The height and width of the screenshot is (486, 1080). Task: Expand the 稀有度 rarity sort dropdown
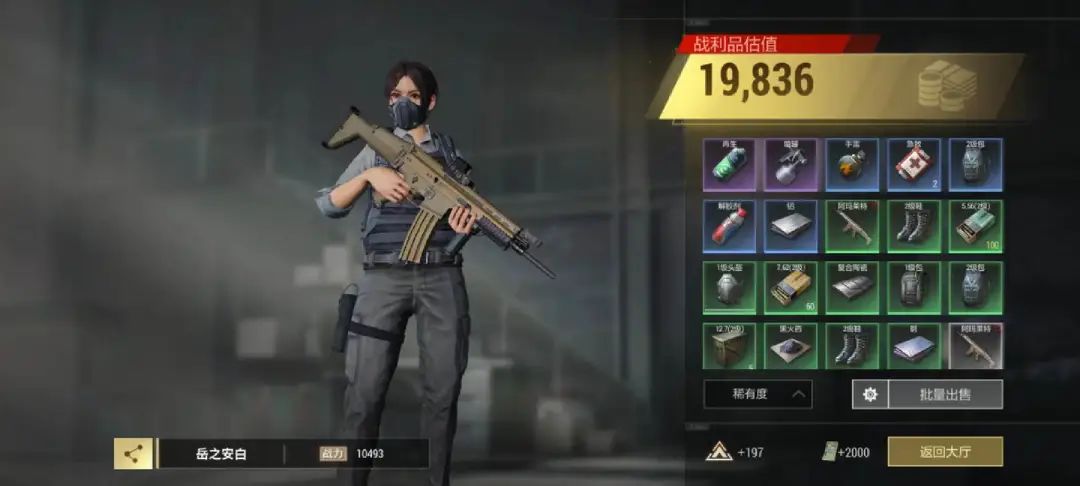pos(757,394)
